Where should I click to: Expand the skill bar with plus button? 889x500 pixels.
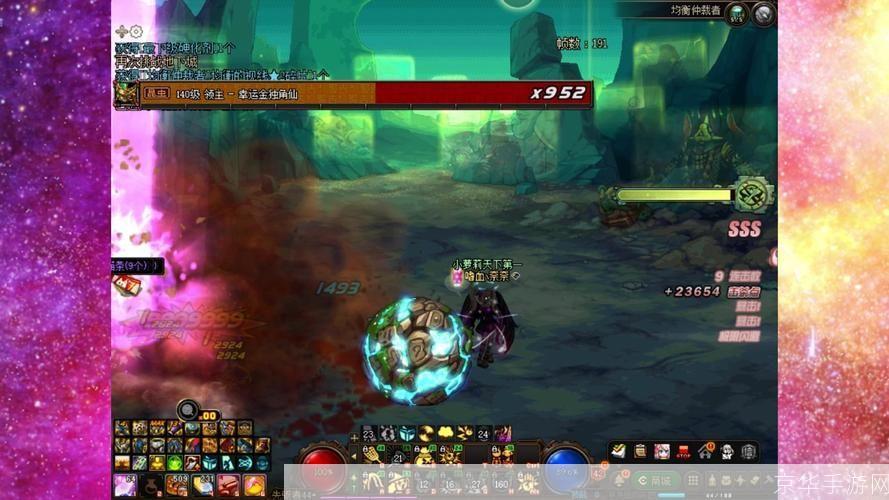tap(353, 437)
